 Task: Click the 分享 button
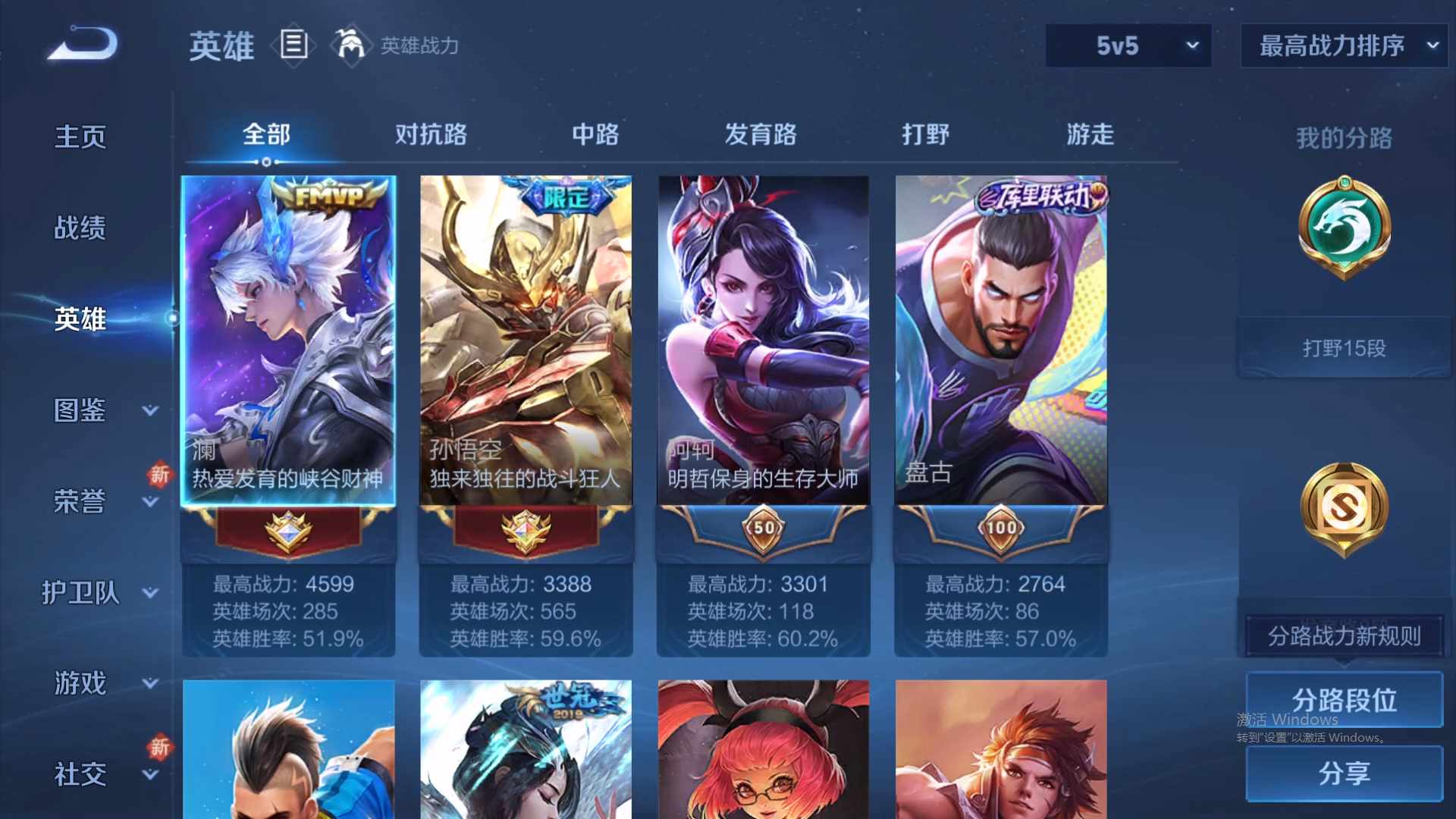tap(1344, 775)
